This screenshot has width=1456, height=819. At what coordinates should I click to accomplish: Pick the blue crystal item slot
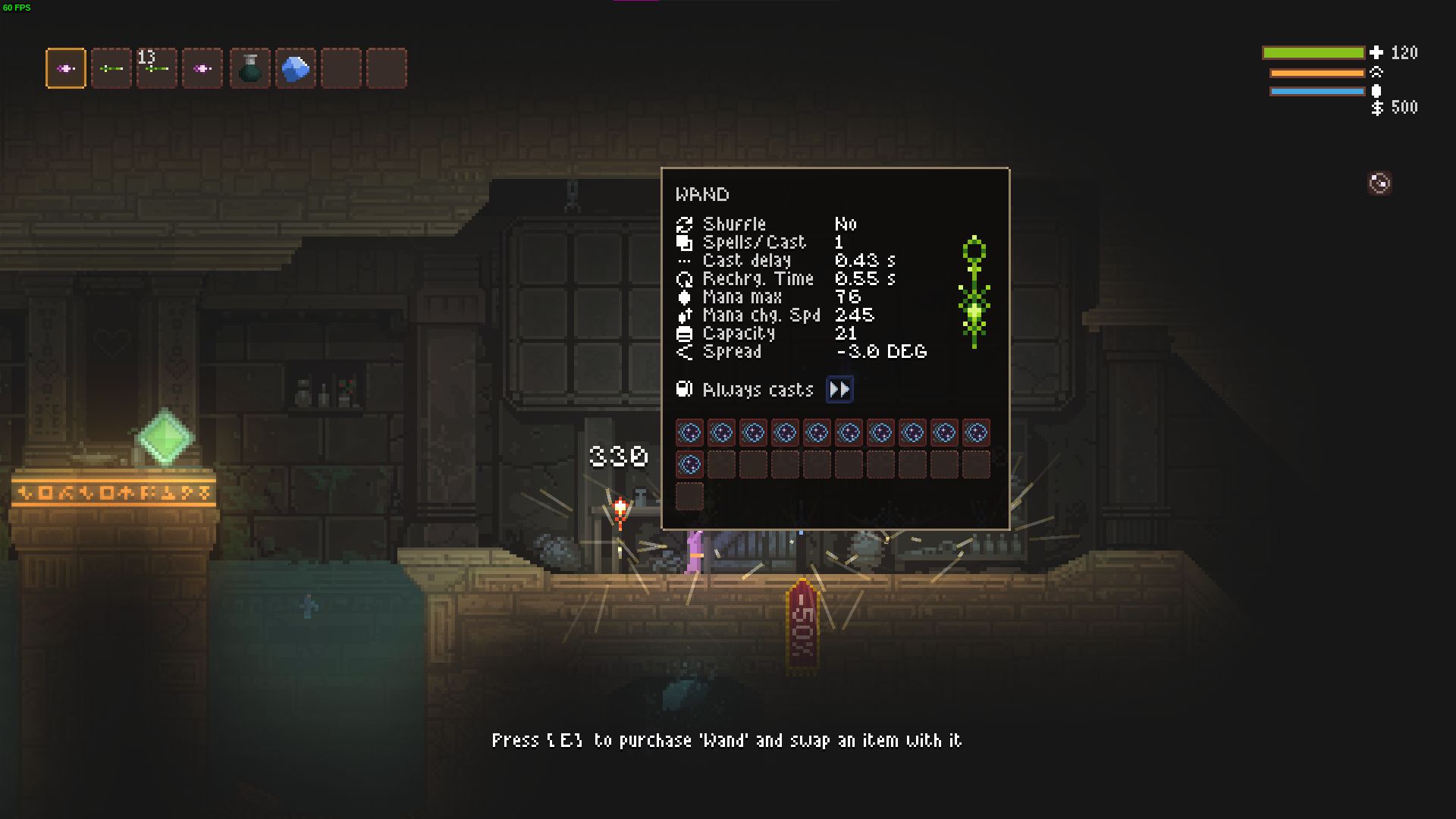coord(295,68)
